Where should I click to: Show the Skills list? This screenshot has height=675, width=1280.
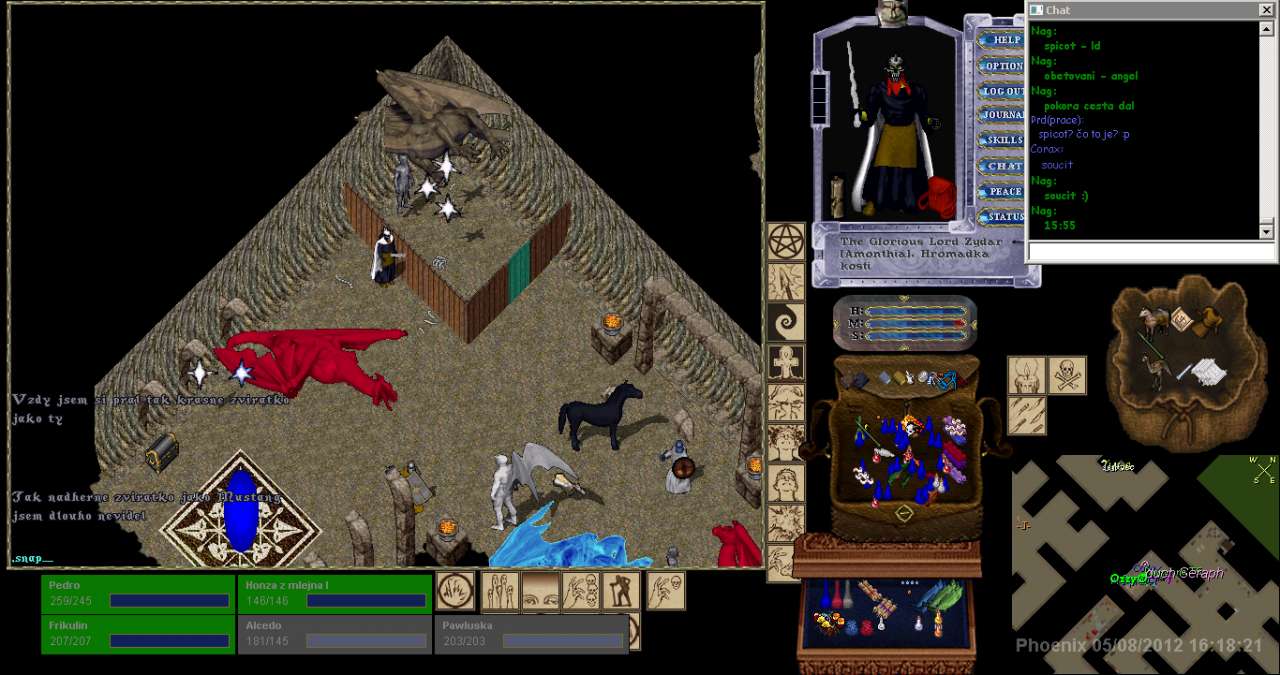click(1003, 141)
